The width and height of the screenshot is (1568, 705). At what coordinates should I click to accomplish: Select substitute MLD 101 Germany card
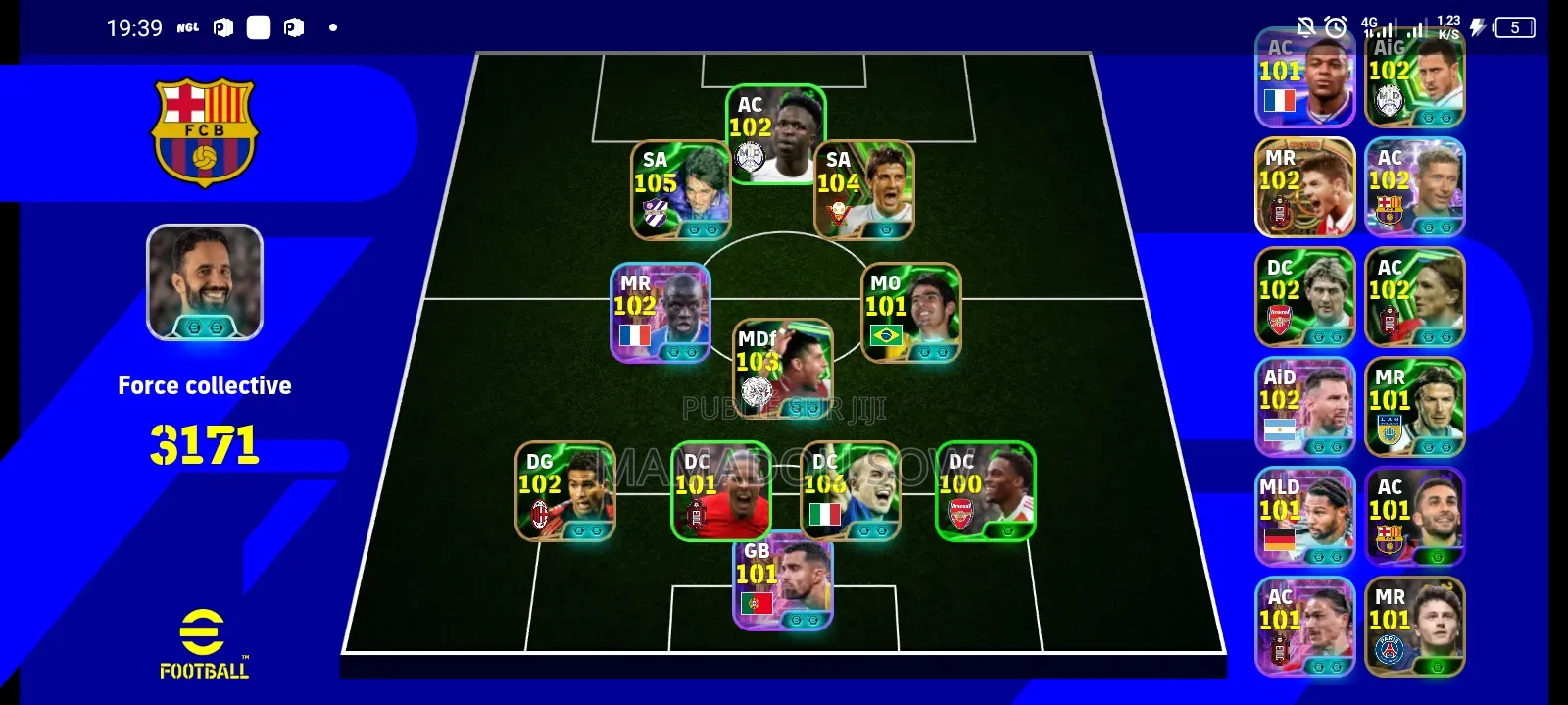[1304, 517]
